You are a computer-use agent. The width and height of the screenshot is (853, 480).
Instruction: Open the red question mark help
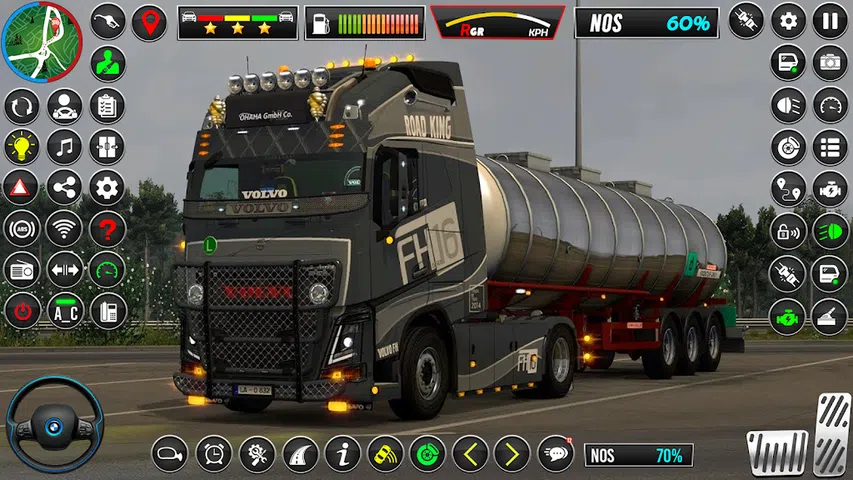click(x=107, y=229)
